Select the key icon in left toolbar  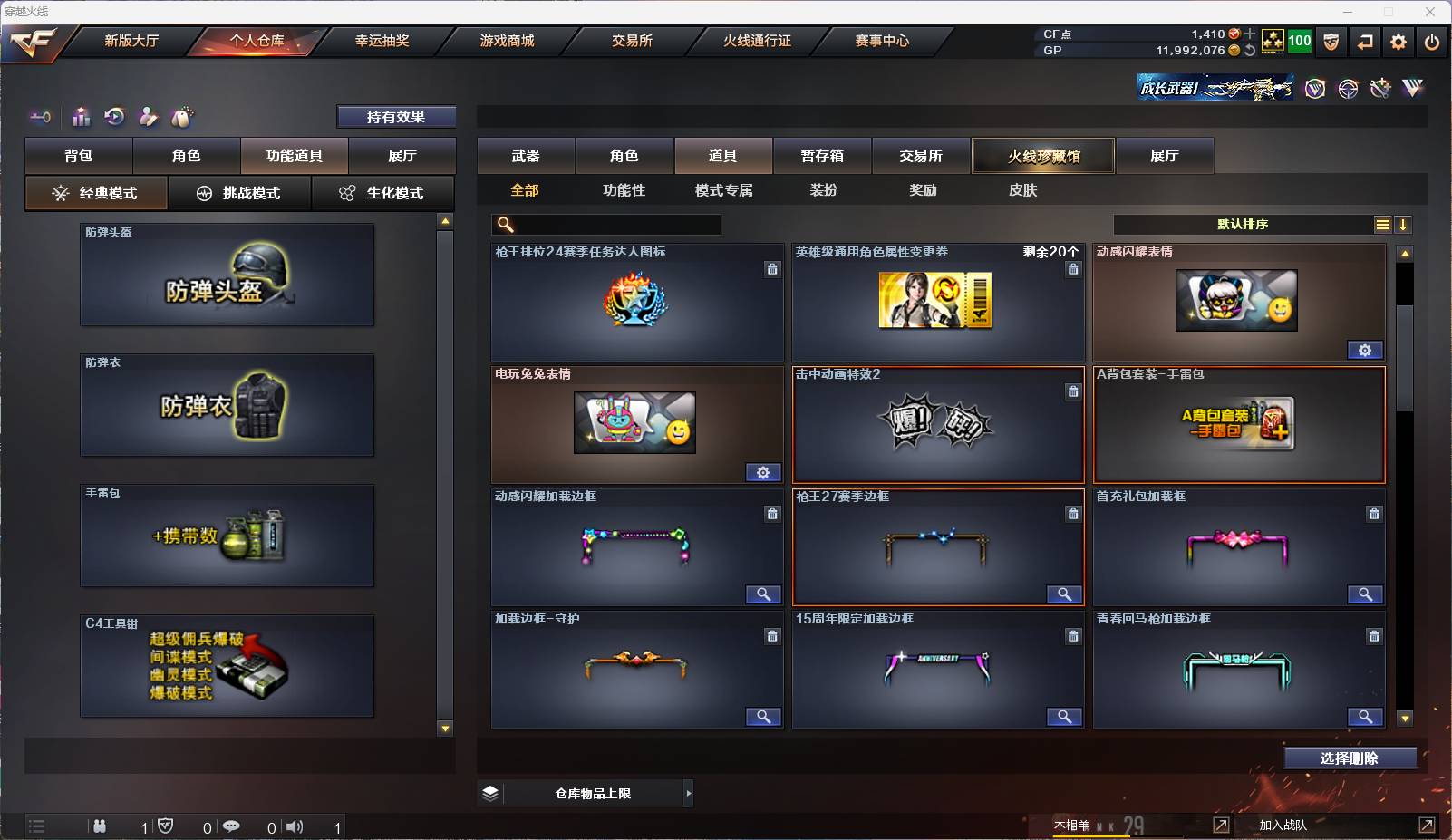(x=38, y=117)
